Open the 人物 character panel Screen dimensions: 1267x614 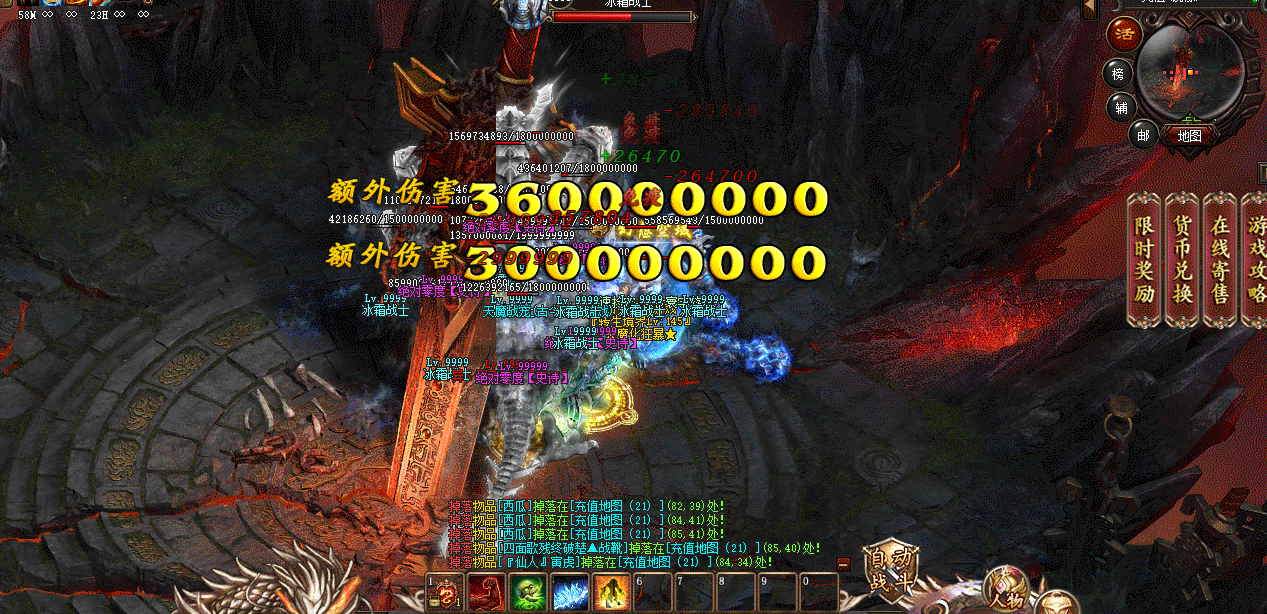pos(1007,589)
